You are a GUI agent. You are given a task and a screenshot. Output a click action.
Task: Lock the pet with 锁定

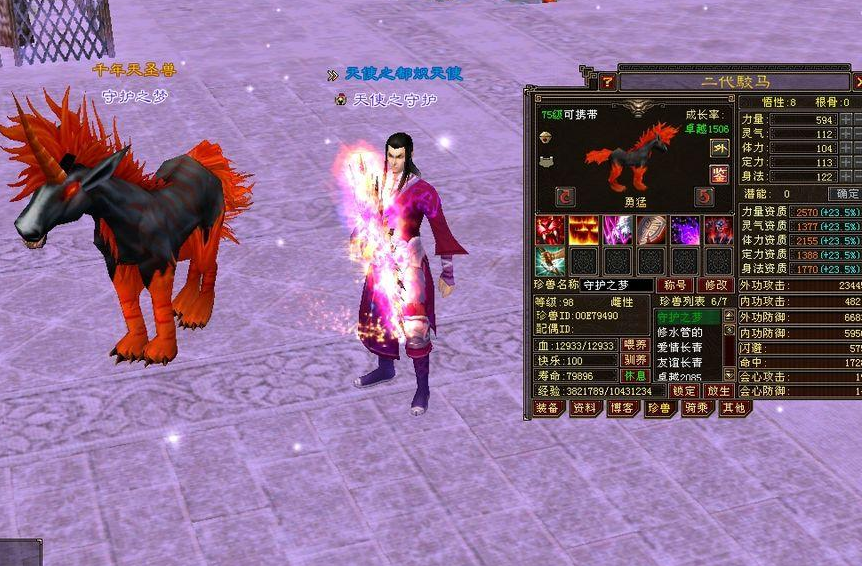[683, 391]
